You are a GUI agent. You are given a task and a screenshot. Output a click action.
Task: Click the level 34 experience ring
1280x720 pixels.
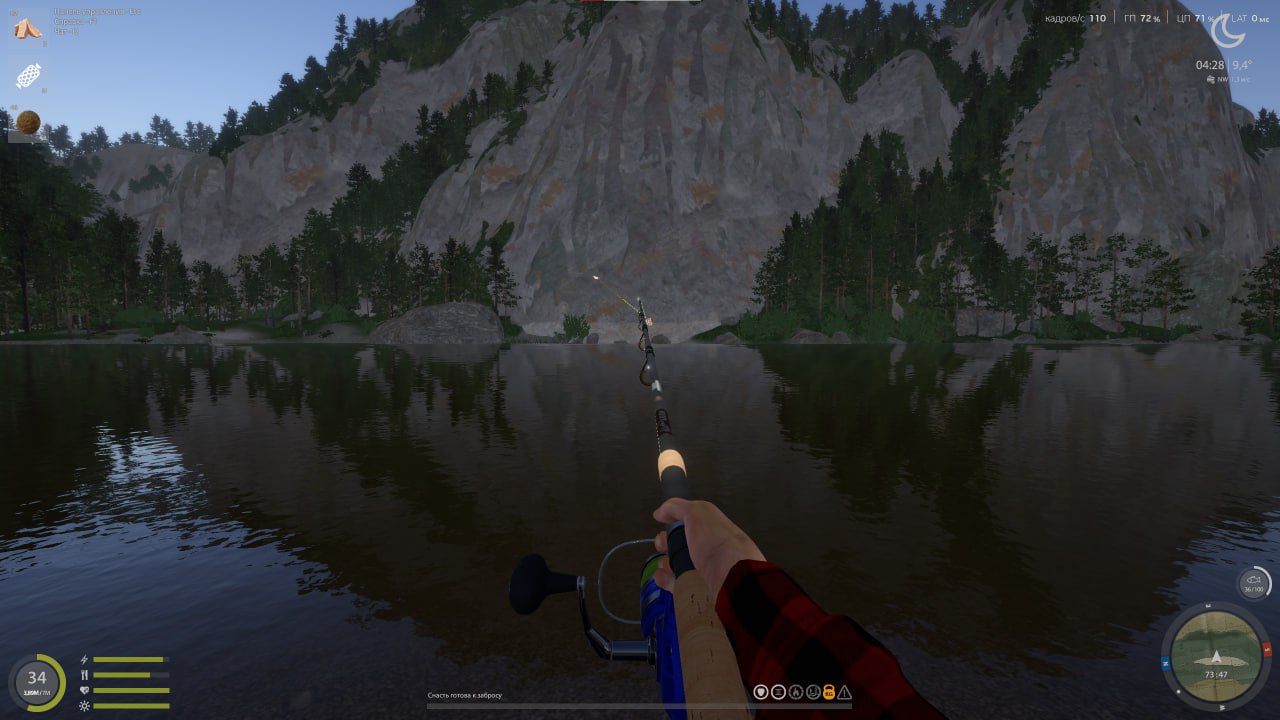(37, 682)
